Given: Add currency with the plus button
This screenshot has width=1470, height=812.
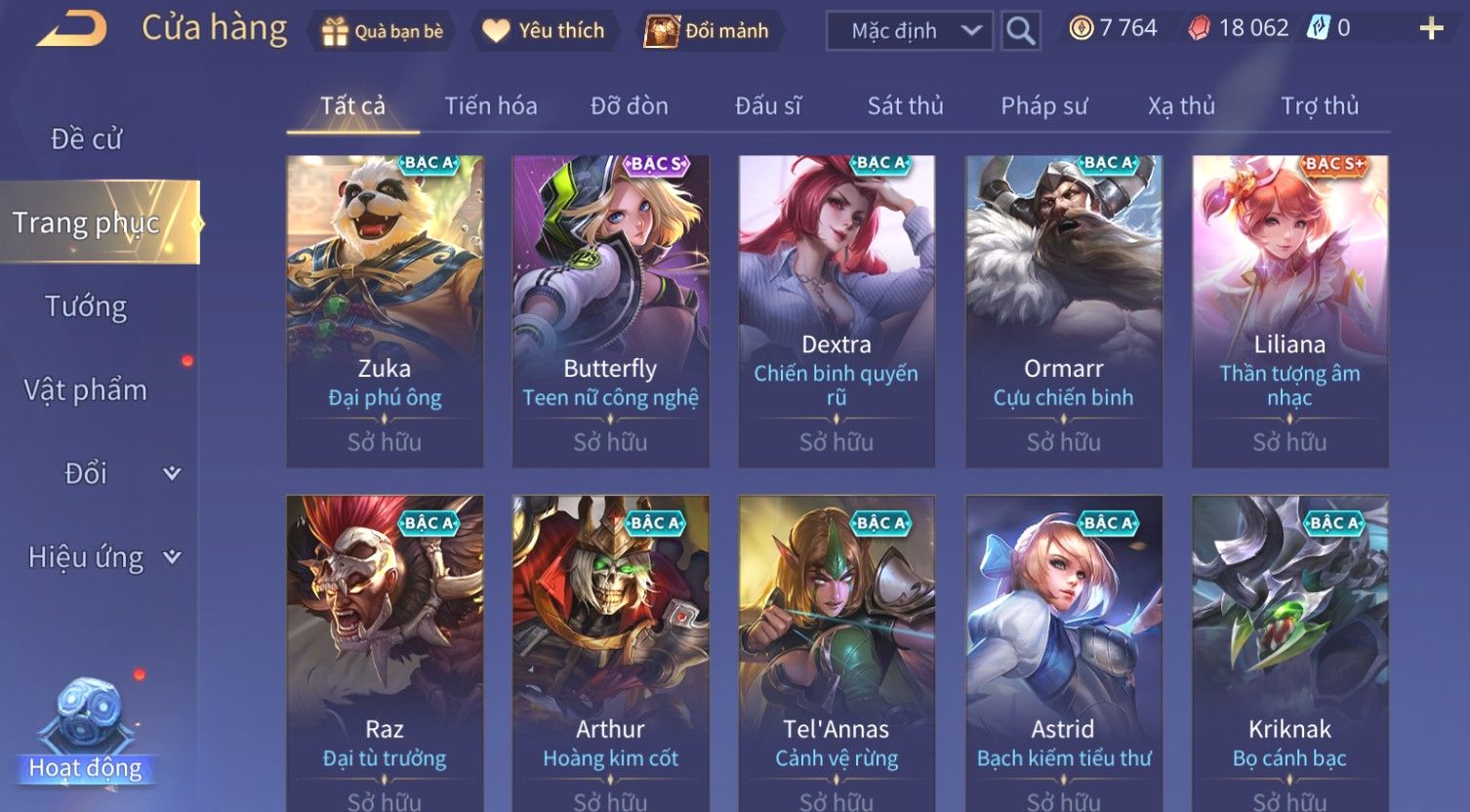Looking at the screenshot, I should point(1431,29).
